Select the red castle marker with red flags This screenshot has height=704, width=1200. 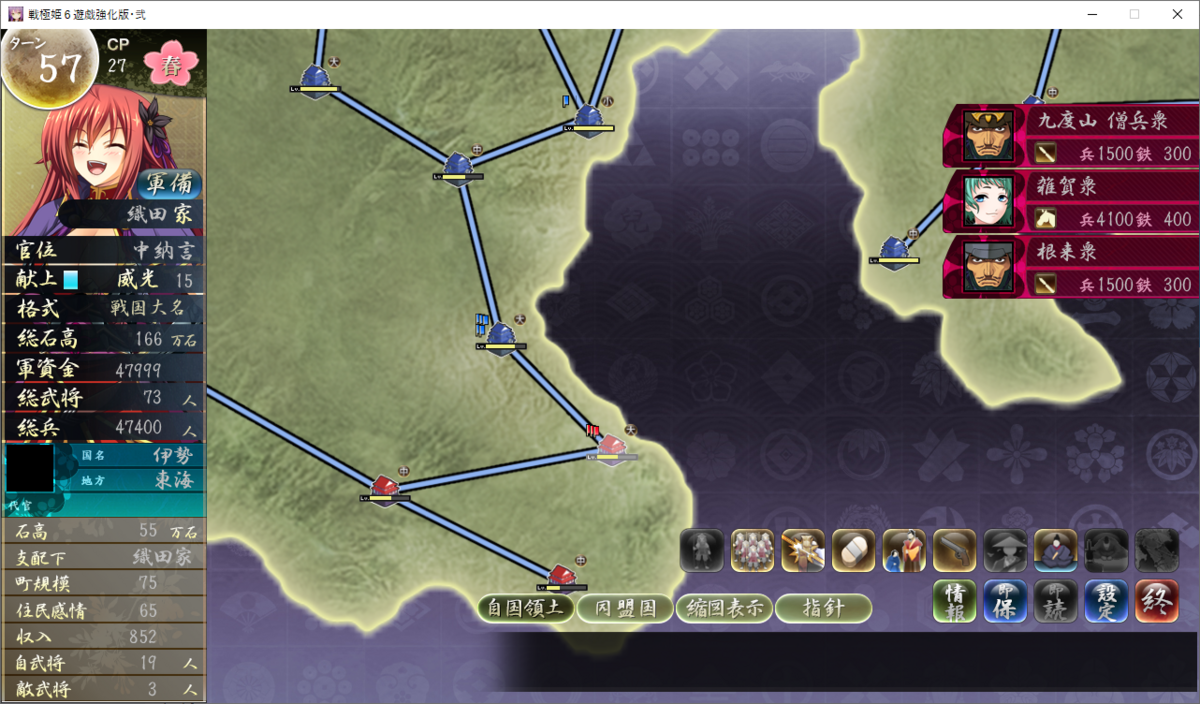point(611,447)
